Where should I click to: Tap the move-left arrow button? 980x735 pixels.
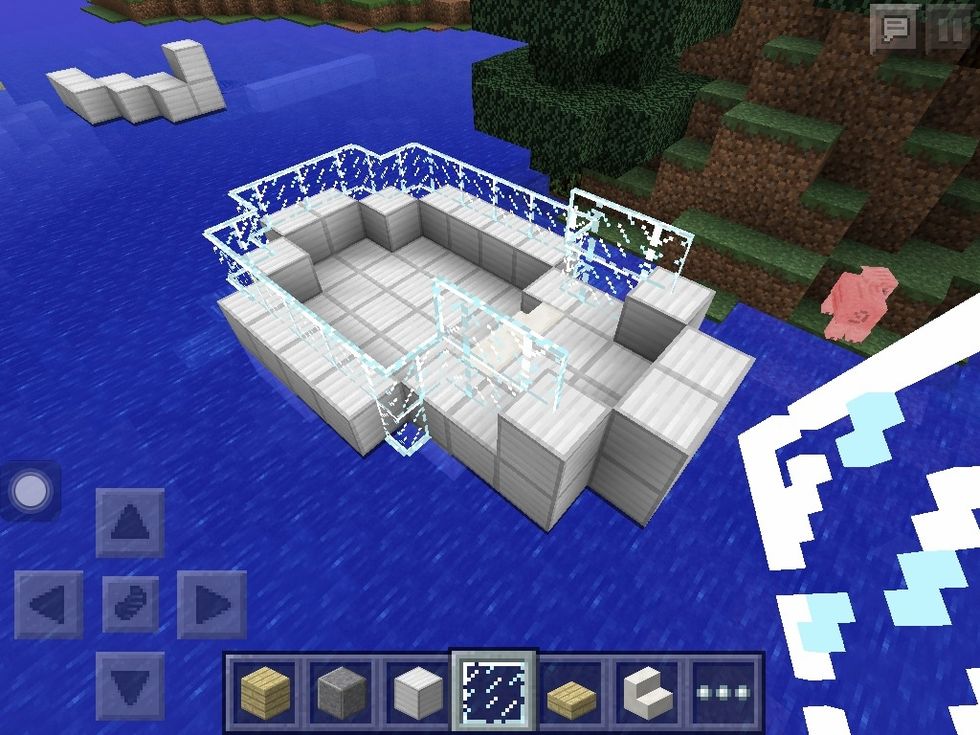tap(48, 604)
